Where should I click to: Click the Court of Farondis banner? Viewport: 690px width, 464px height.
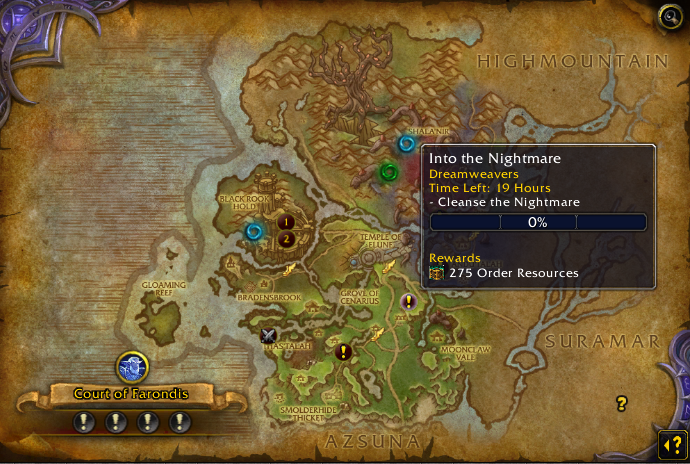[x=131, y=394]
